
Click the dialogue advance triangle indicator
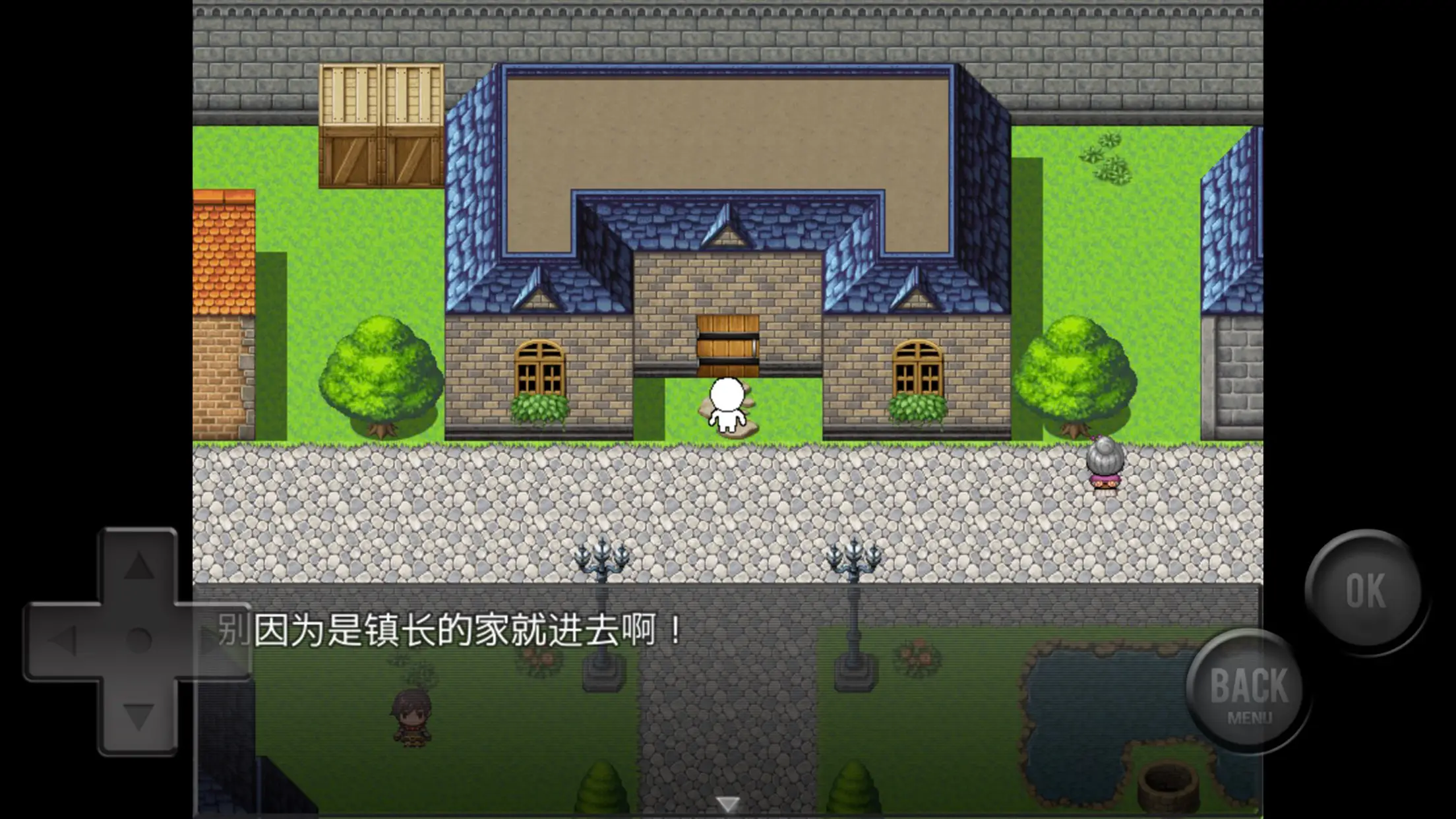coord(728,803)
